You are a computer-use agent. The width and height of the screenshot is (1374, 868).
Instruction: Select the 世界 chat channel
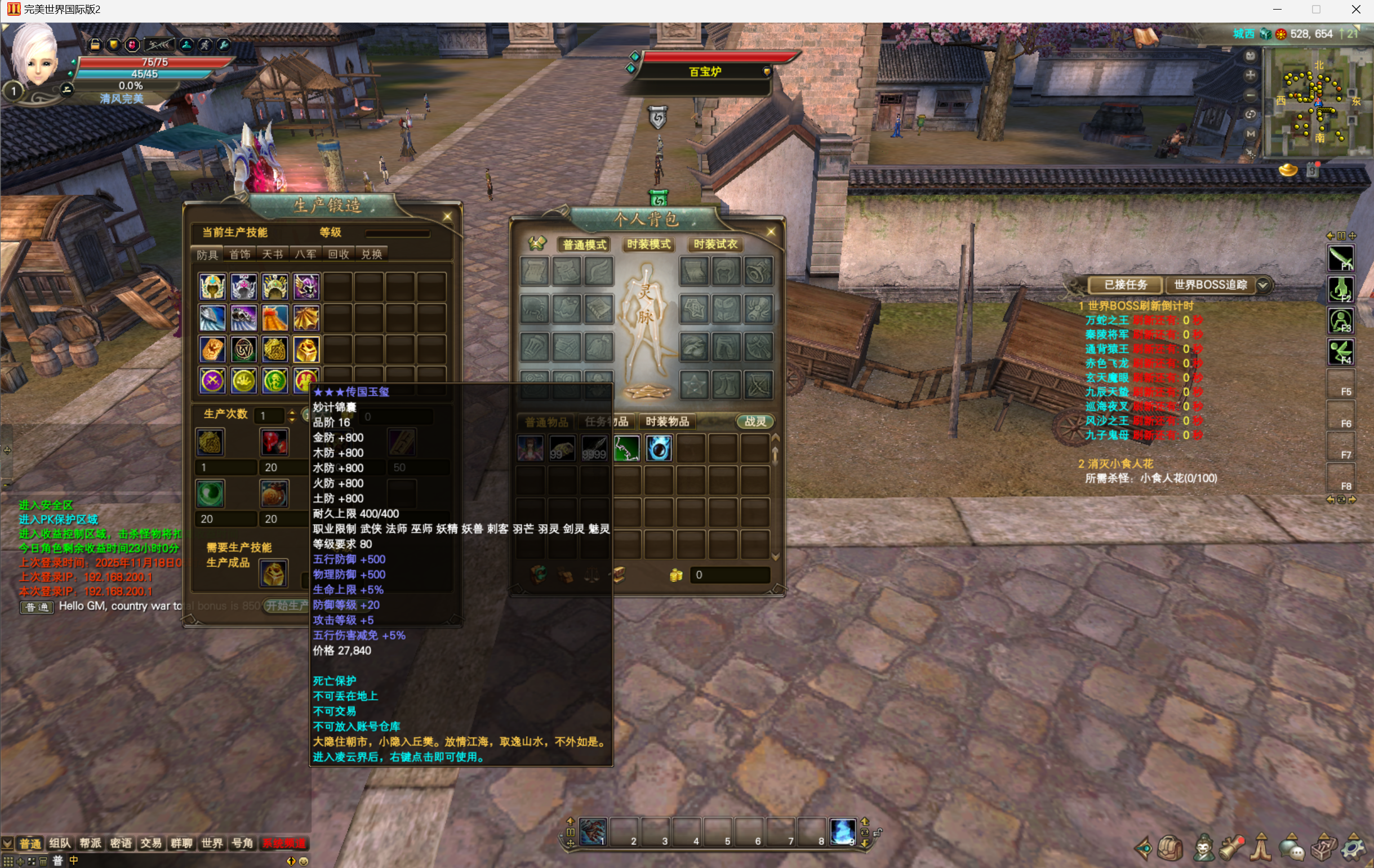pyautogui.click(x=212, y=843)
